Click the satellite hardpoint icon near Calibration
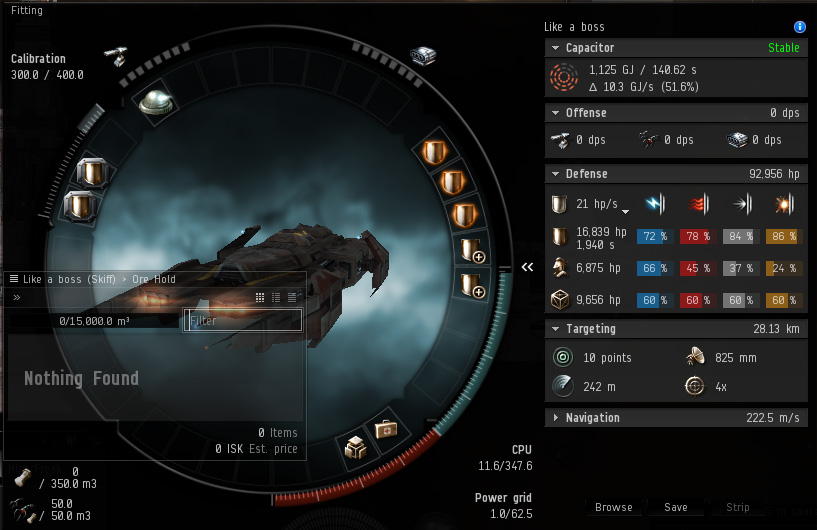The width and height of the screenshot is (817, 530). [115, 54]
